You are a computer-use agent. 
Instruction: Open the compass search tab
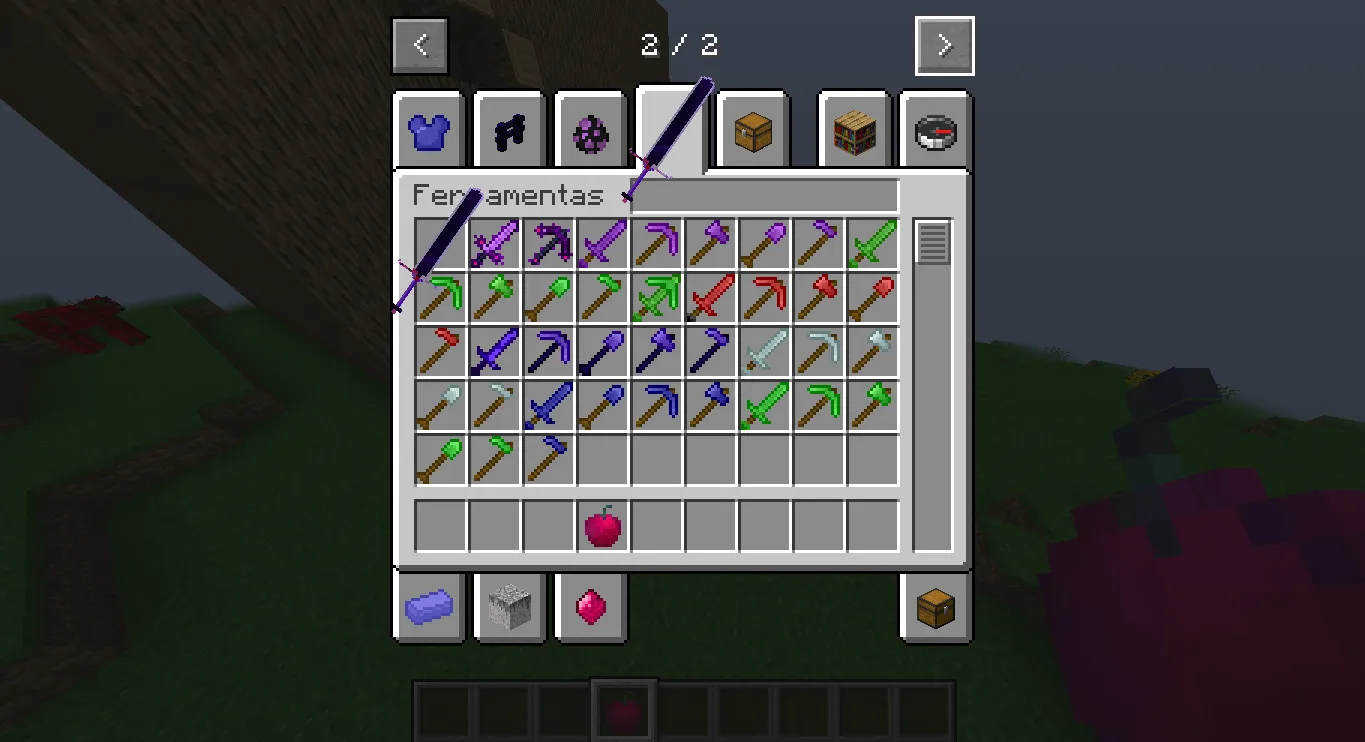click(x=933, y=131)
